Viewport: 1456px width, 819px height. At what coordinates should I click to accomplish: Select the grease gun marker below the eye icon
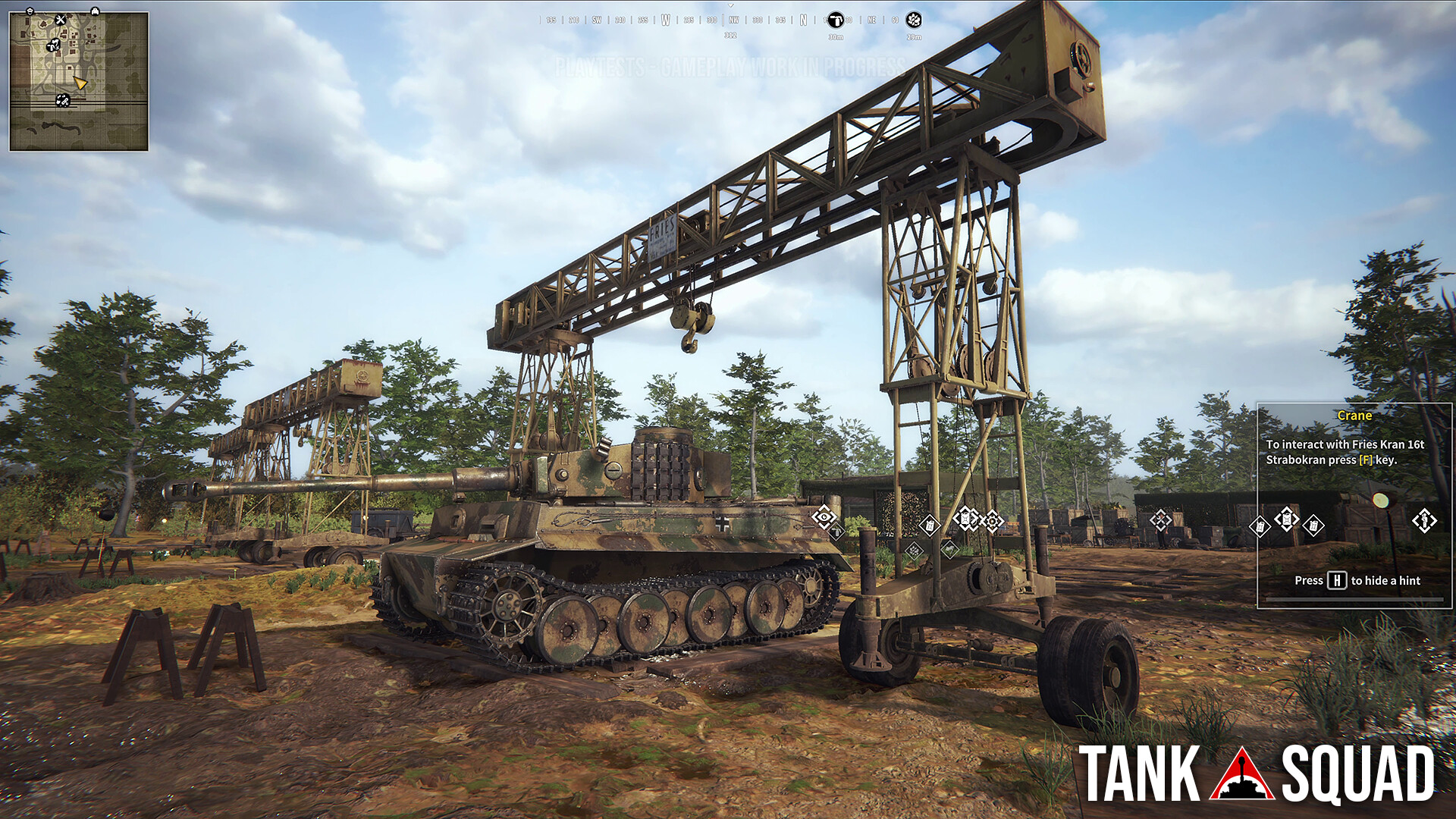click(837, 532)
